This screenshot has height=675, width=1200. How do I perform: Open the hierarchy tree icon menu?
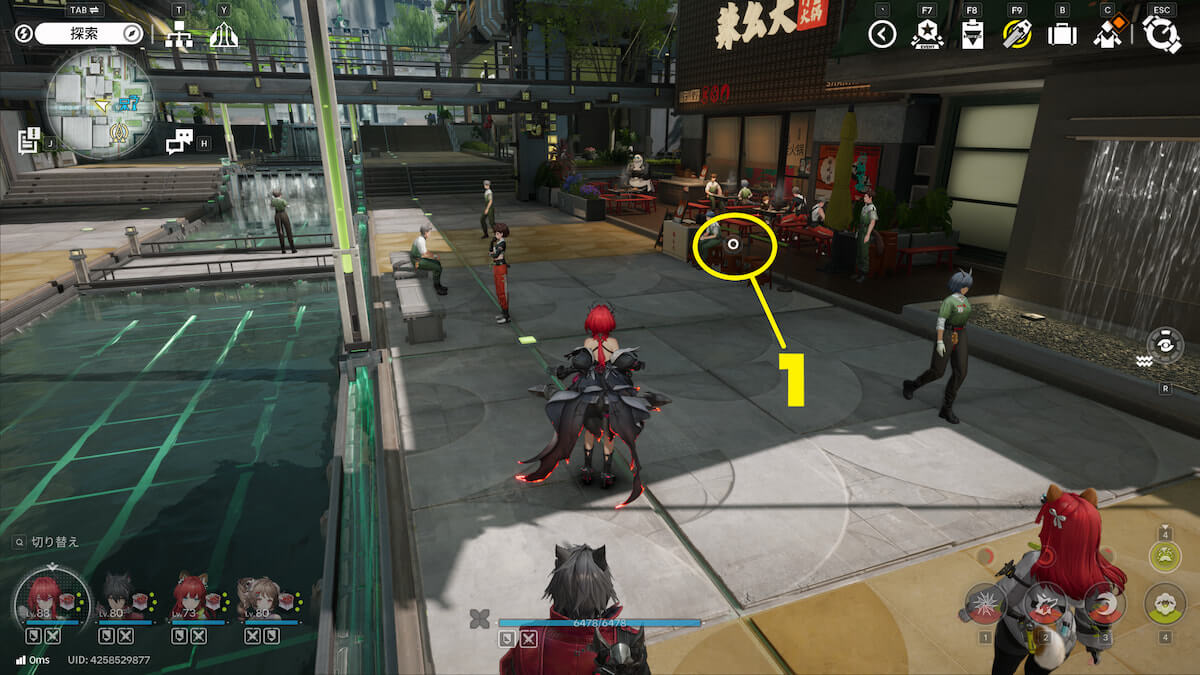pos(179,36)
